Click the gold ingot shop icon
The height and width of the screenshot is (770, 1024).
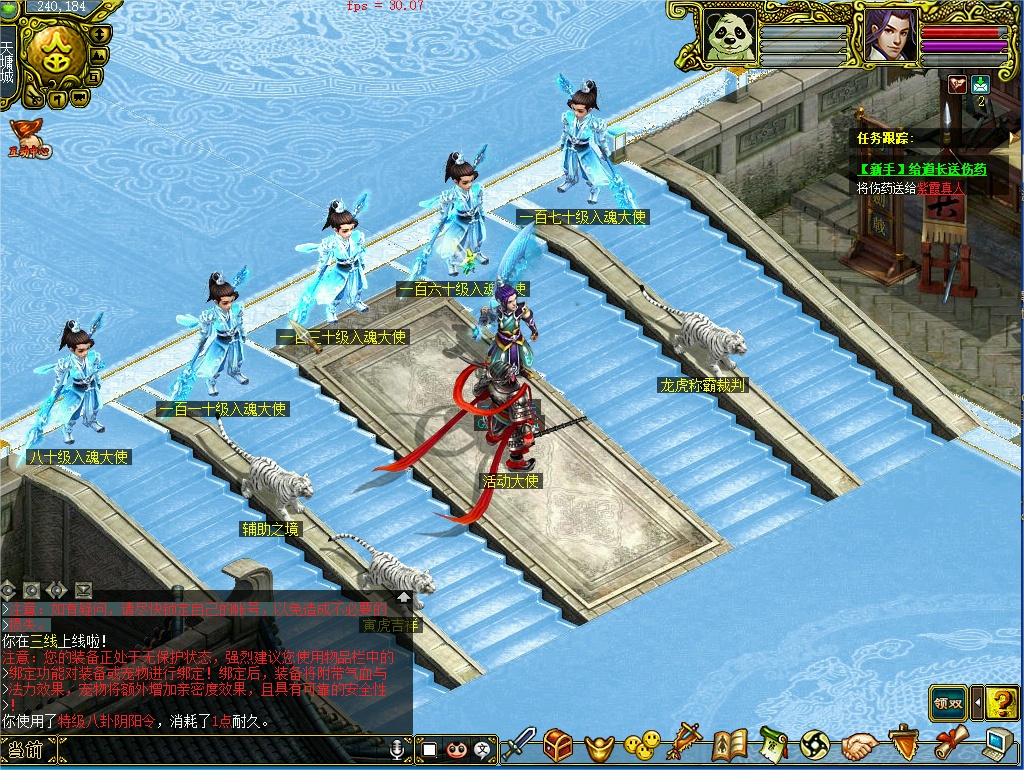pyautogui.click(x=598, y=746)
